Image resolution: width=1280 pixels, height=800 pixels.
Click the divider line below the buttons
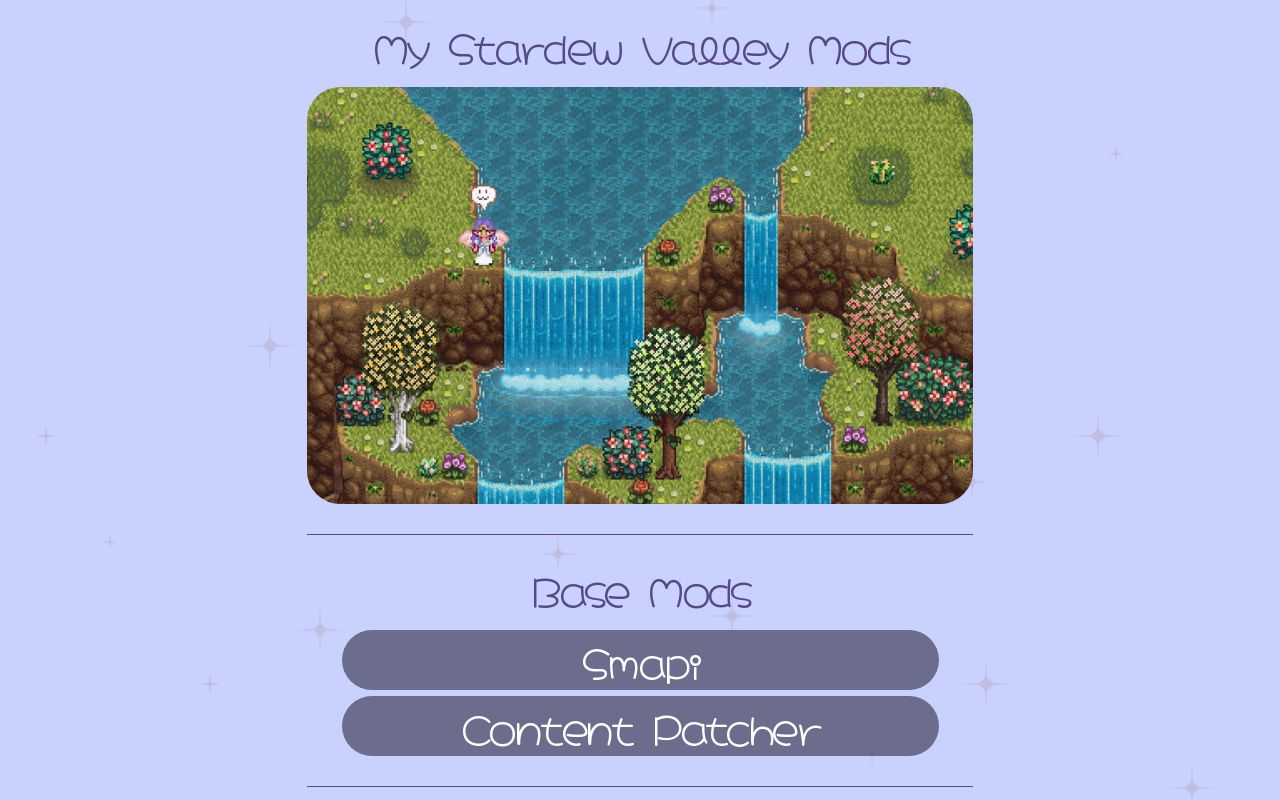point(640,786)
